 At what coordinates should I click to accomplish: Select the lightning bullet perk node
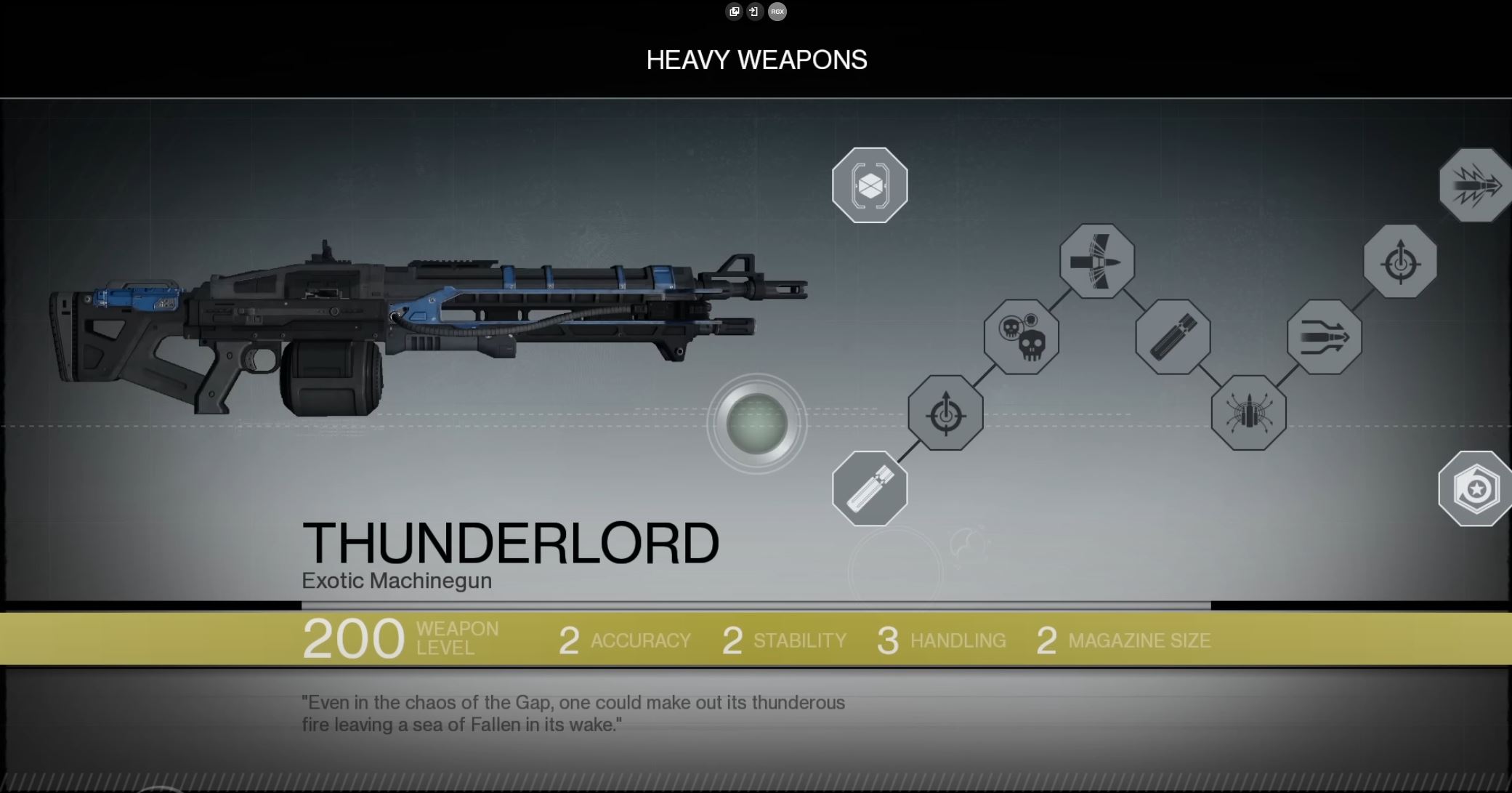(1475, 185)
